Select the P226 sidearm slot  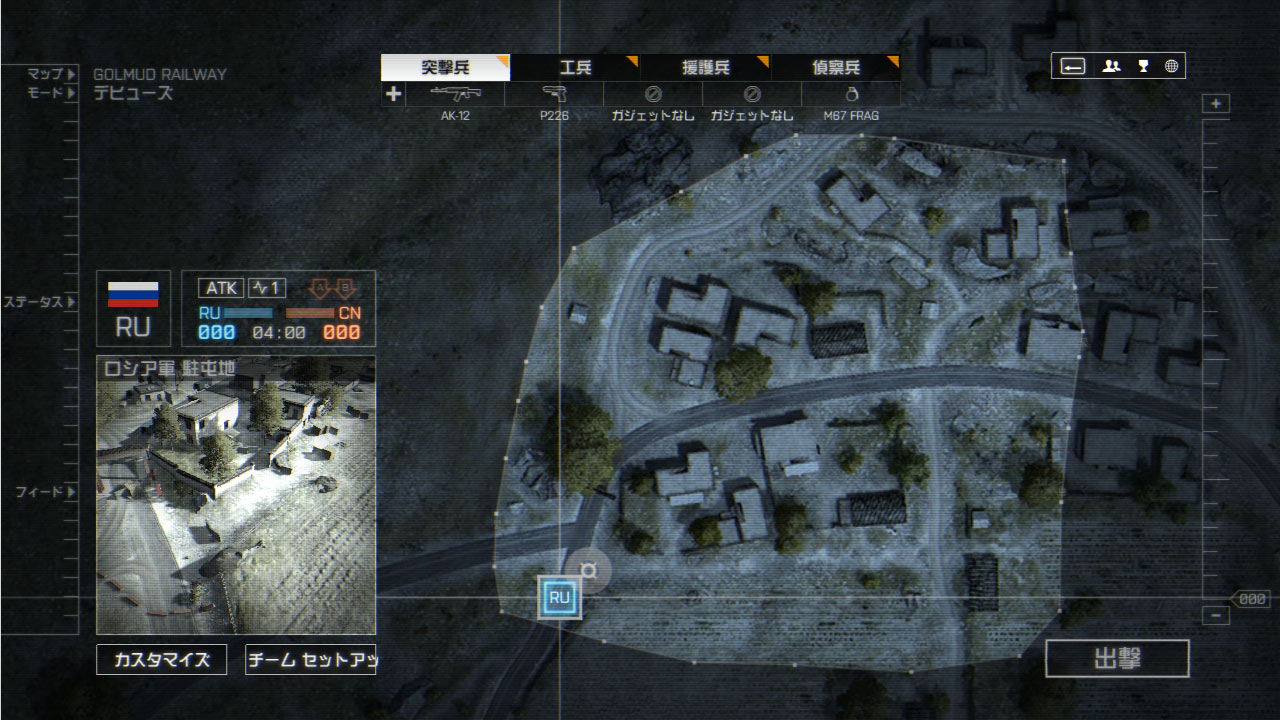click(x=554, y=94)
